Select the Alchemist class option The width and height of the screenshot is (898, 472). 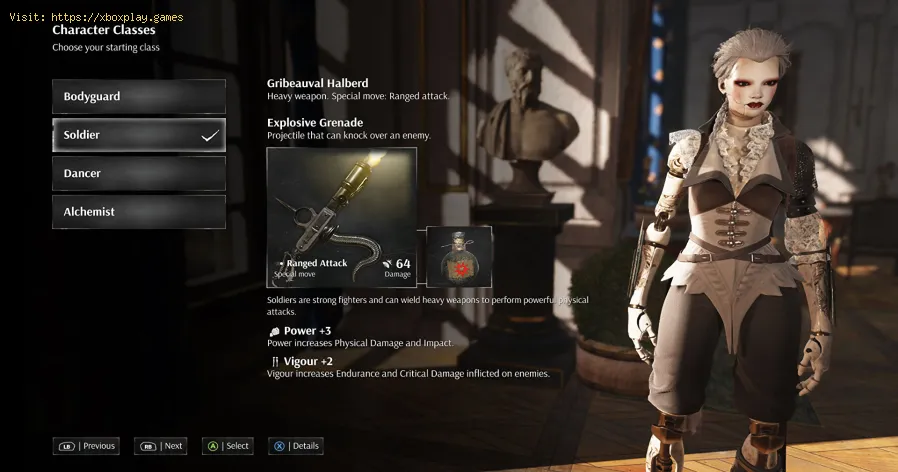click(138, 212)
